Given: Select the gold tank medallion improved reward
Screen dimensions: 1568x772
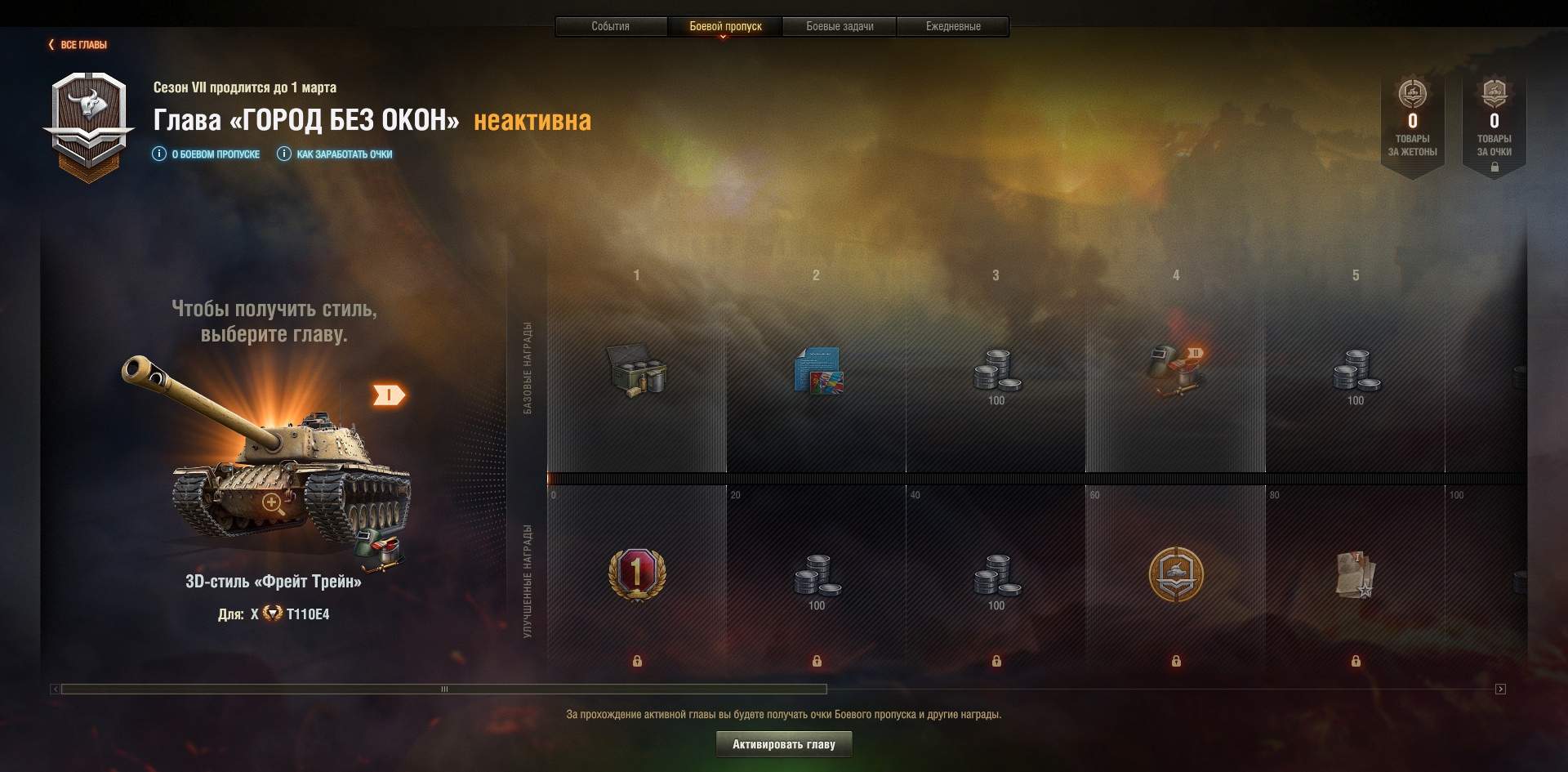Looking at the screenshot, I should coord(1176,574).
